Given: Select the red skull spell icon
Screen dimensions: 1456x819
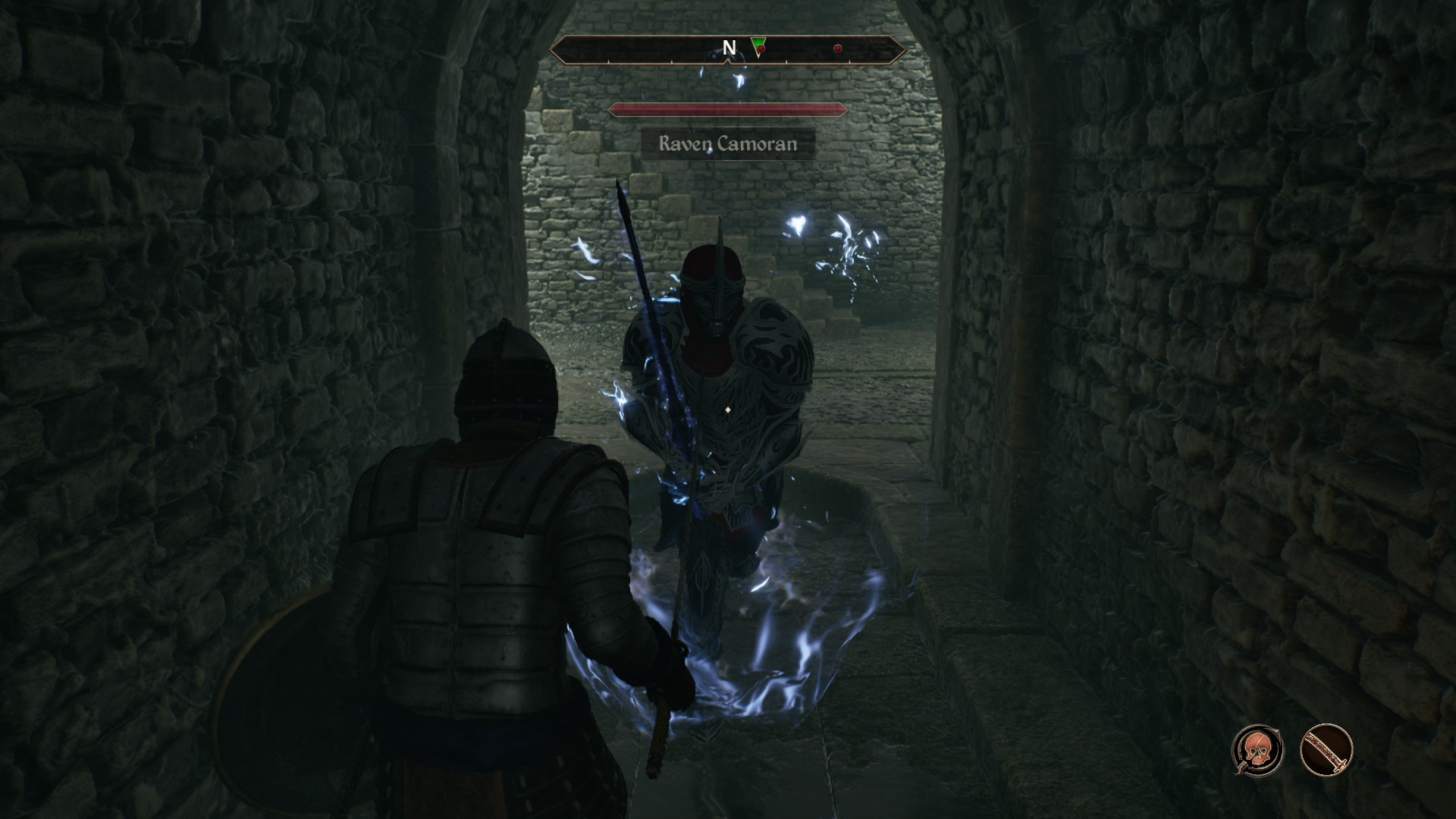Looking at the screenshot, I should coord(1257,750).
